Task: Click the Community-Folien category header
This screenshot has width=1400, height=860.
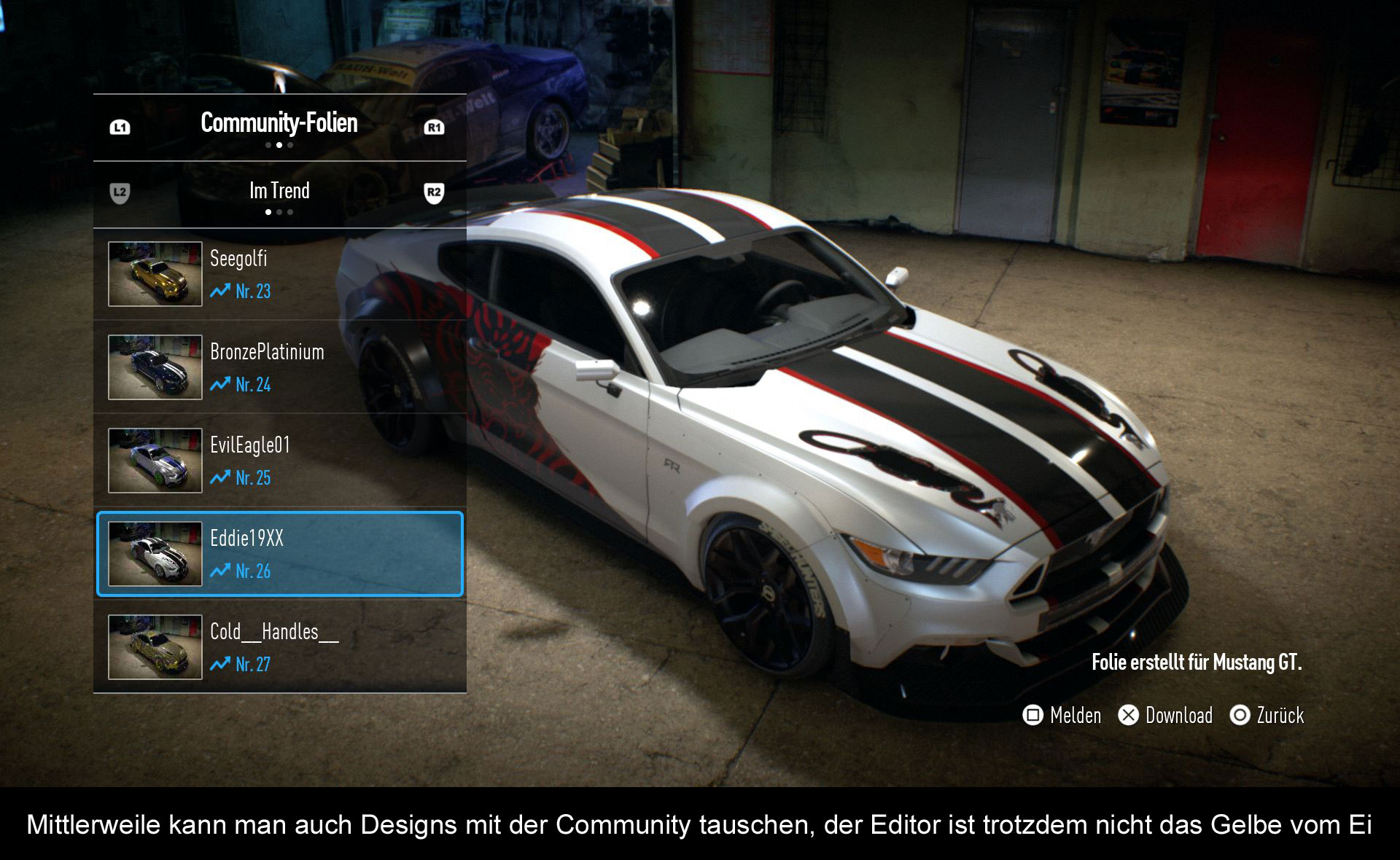Action: (x=279, y=124)
